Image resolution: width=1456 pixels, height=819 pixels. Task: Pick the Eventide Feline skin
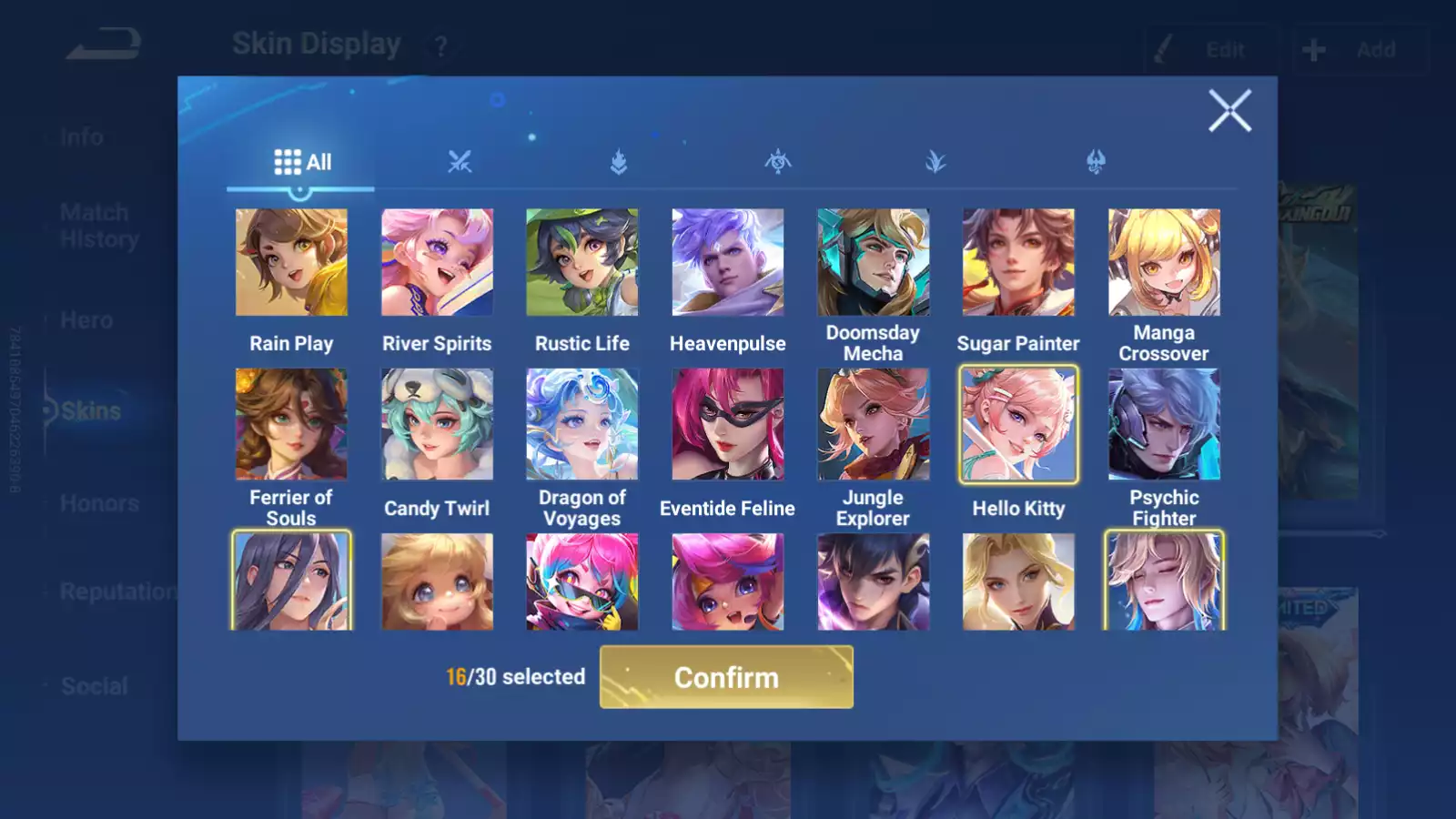pyautogui.click(x=728, y=424)
